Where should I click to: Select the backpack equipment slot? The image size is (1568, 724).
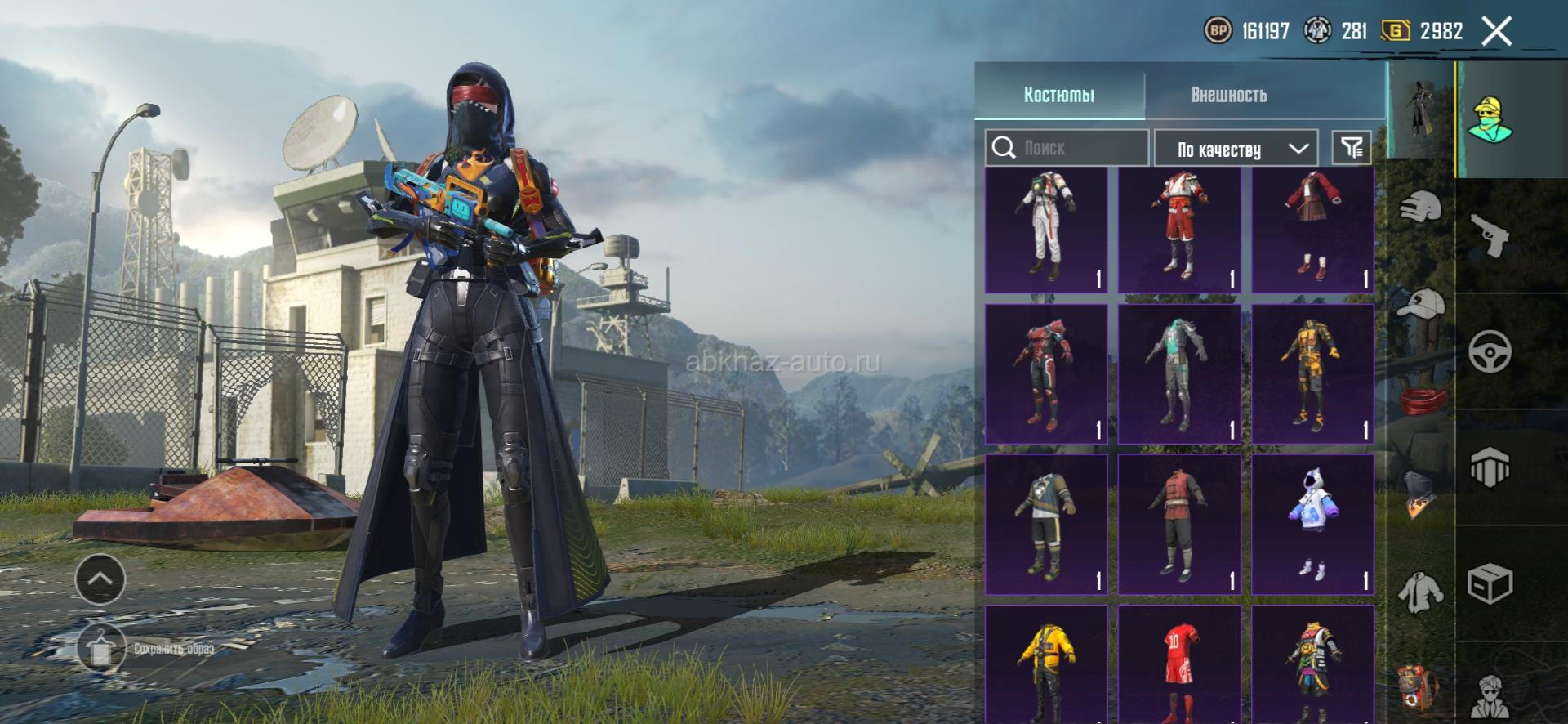coord(1421,685)
